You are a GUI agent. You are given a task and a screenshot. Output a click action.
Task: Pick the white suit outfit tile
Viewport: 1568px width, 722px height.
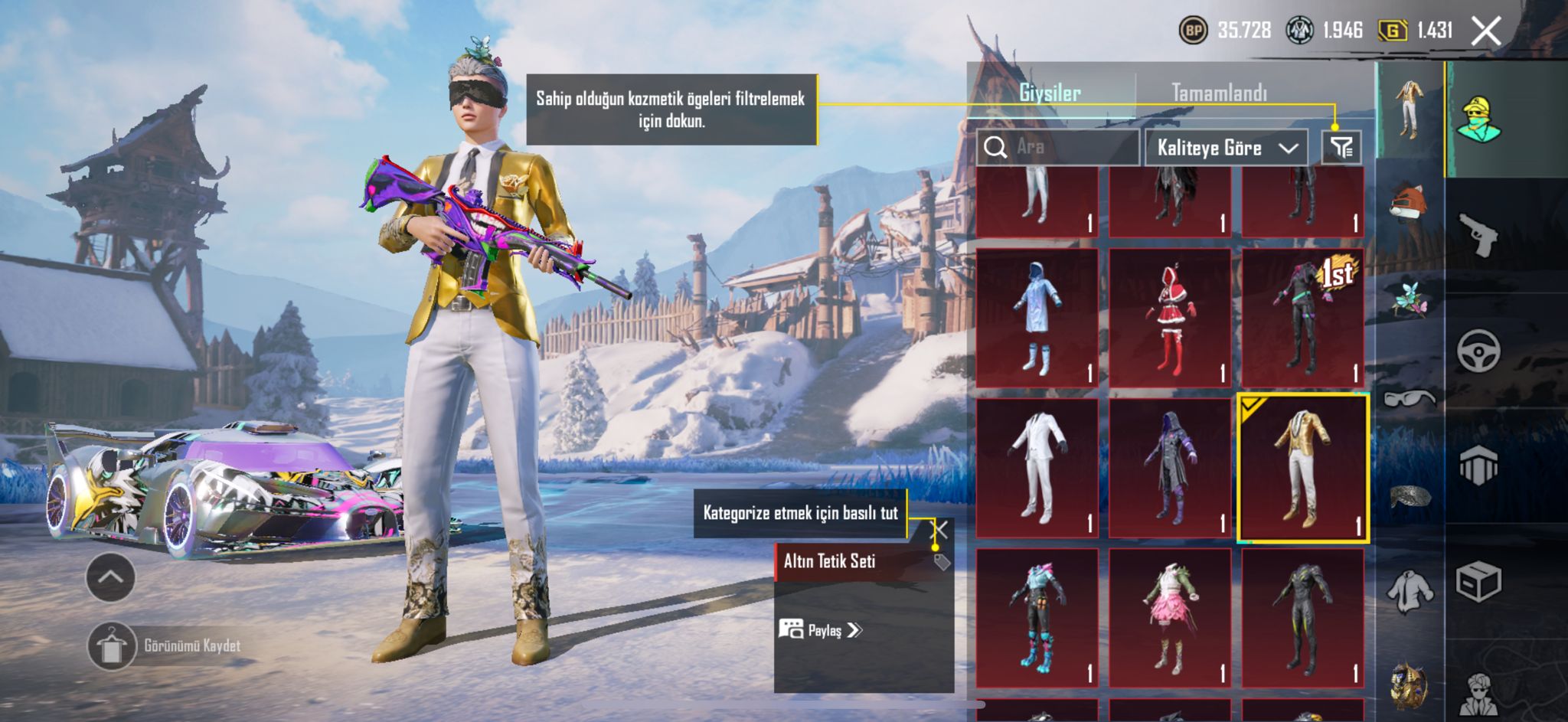1037,468
